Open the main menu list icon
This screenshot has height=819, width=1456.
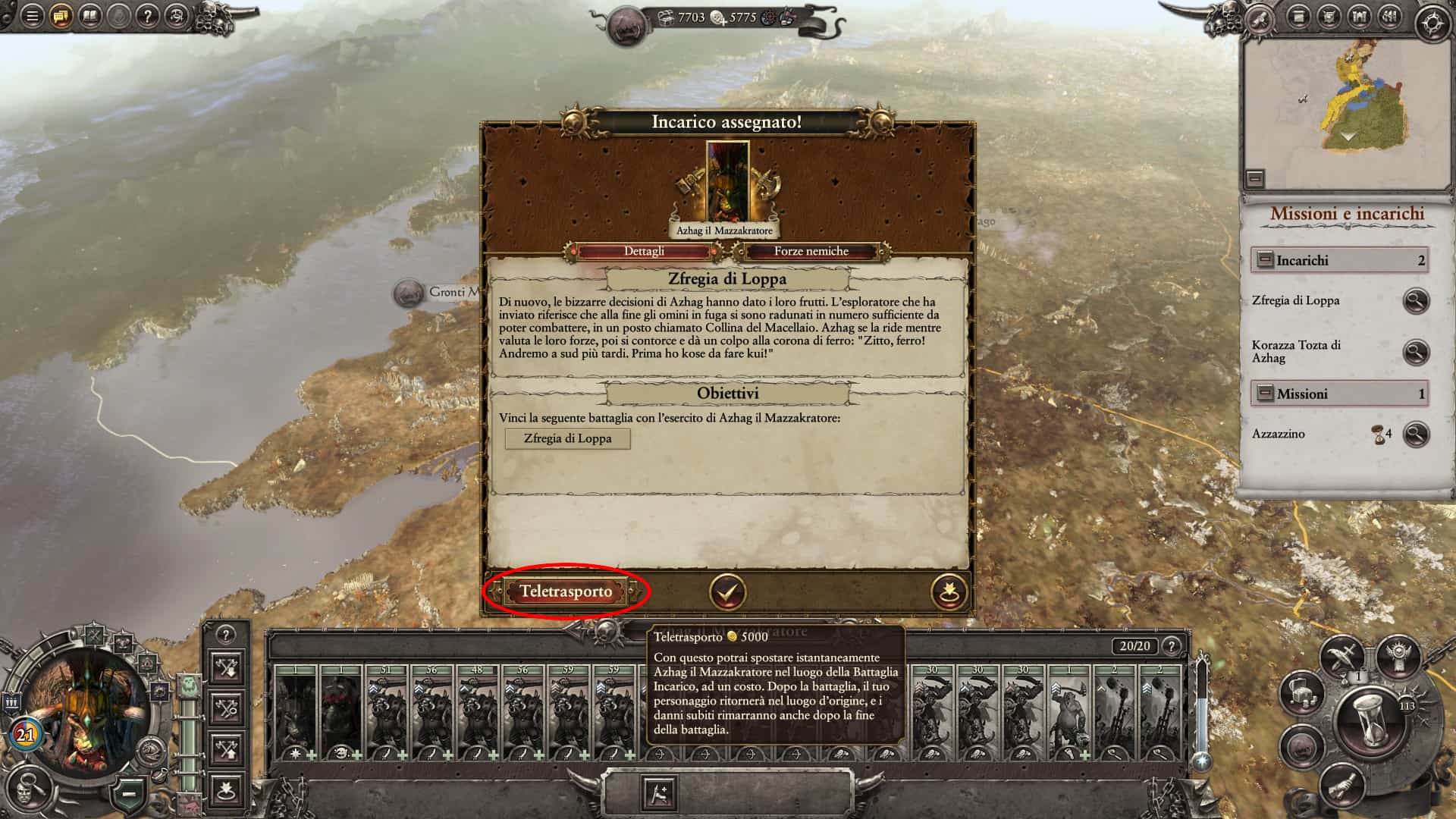[x=32, y=16]
